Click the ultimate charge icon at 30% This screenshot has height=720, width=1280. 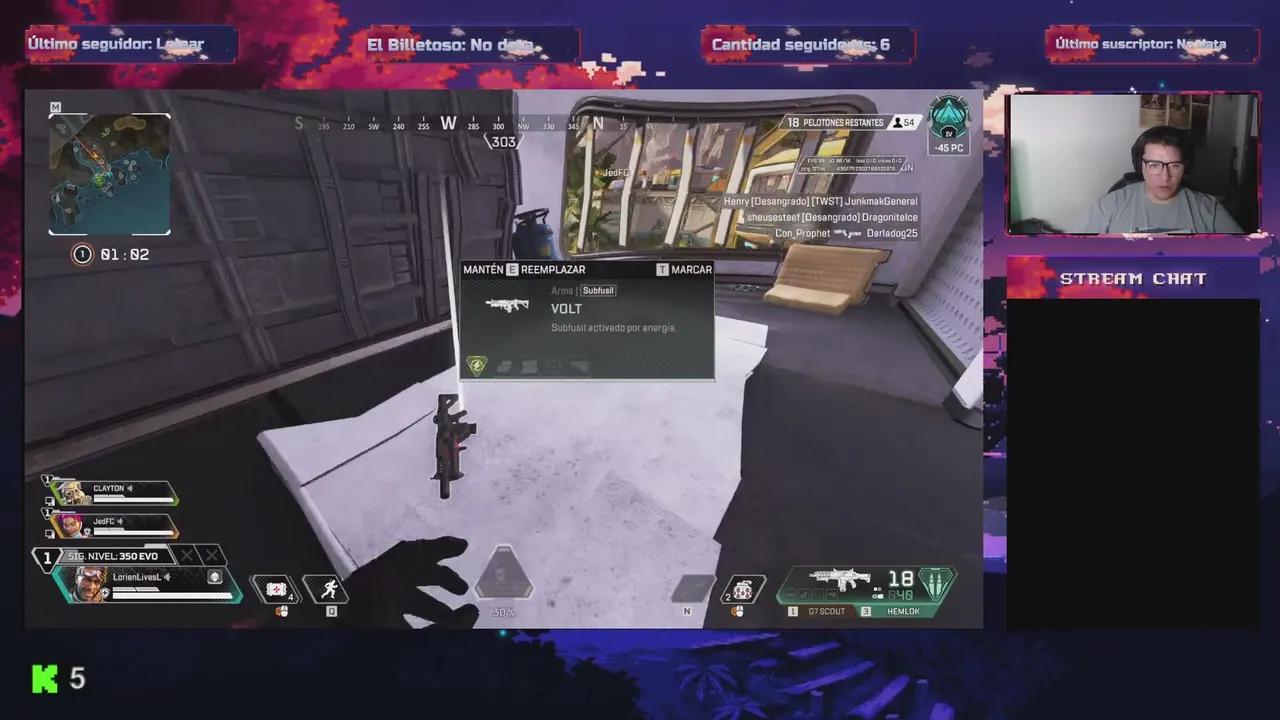point(502,575)
